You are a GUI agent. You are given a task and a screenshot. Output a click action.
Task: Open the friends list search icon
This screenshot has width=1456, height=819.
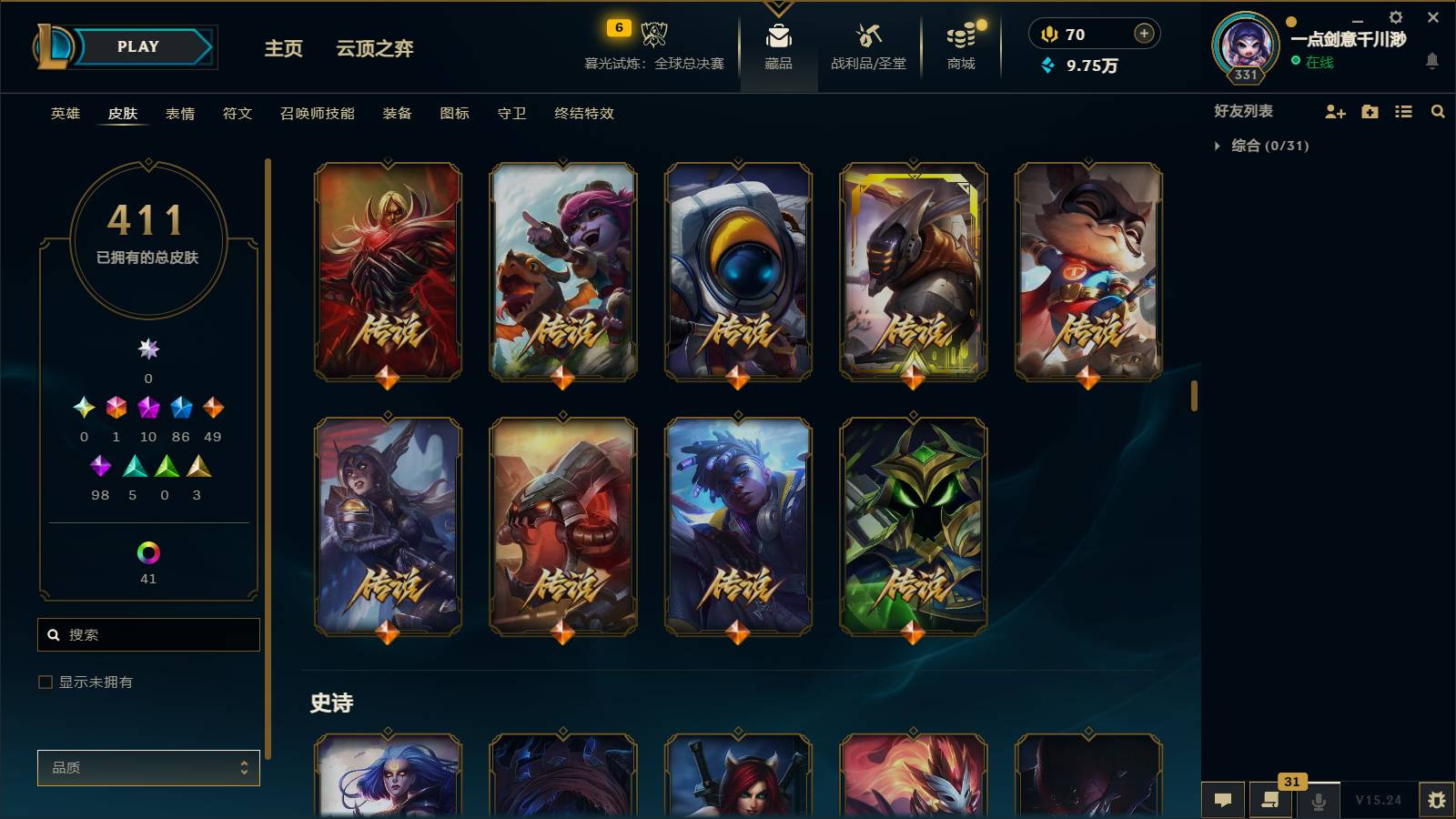point(1438,111)
